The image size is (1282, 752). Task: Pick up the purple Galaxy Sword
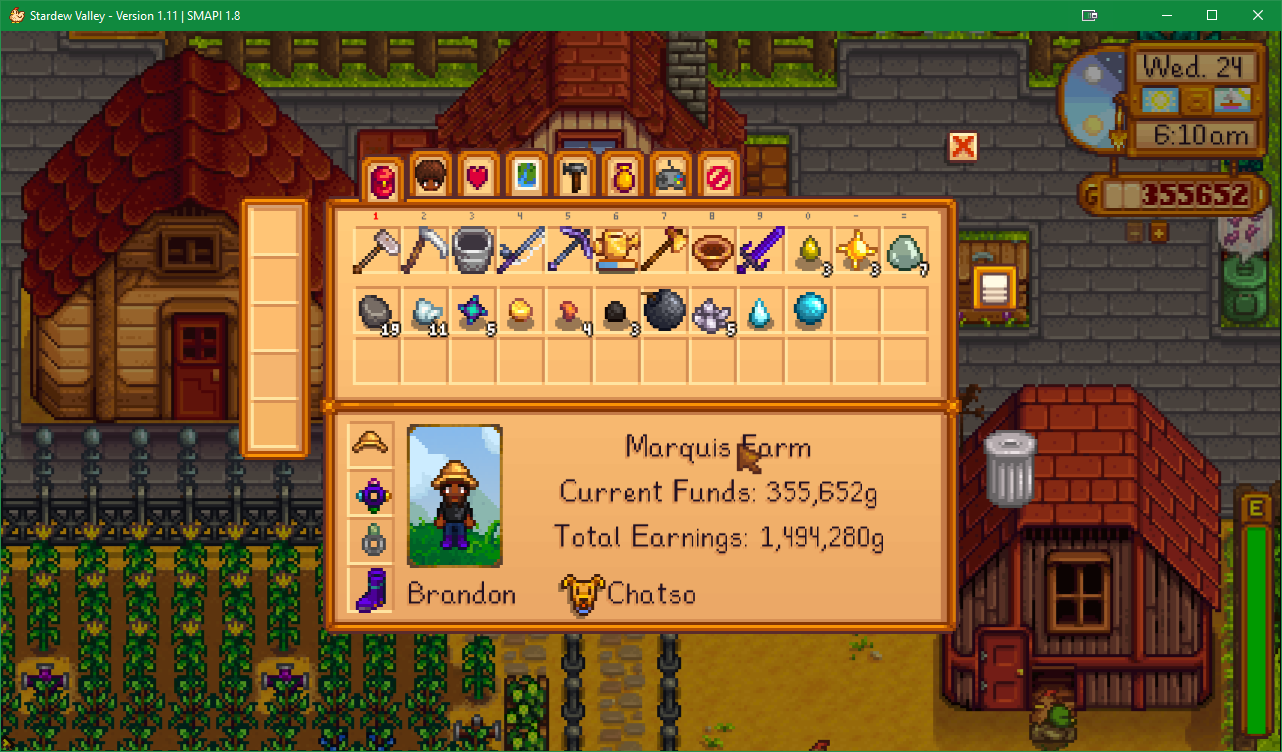point(761,250)
